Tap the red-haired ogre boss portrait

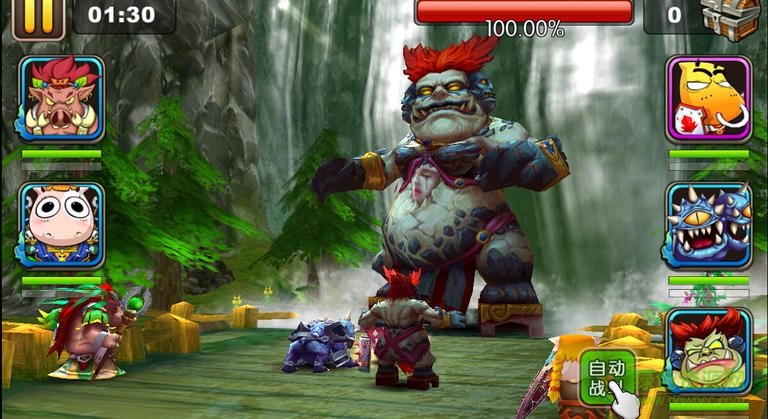tap(709, 350)
